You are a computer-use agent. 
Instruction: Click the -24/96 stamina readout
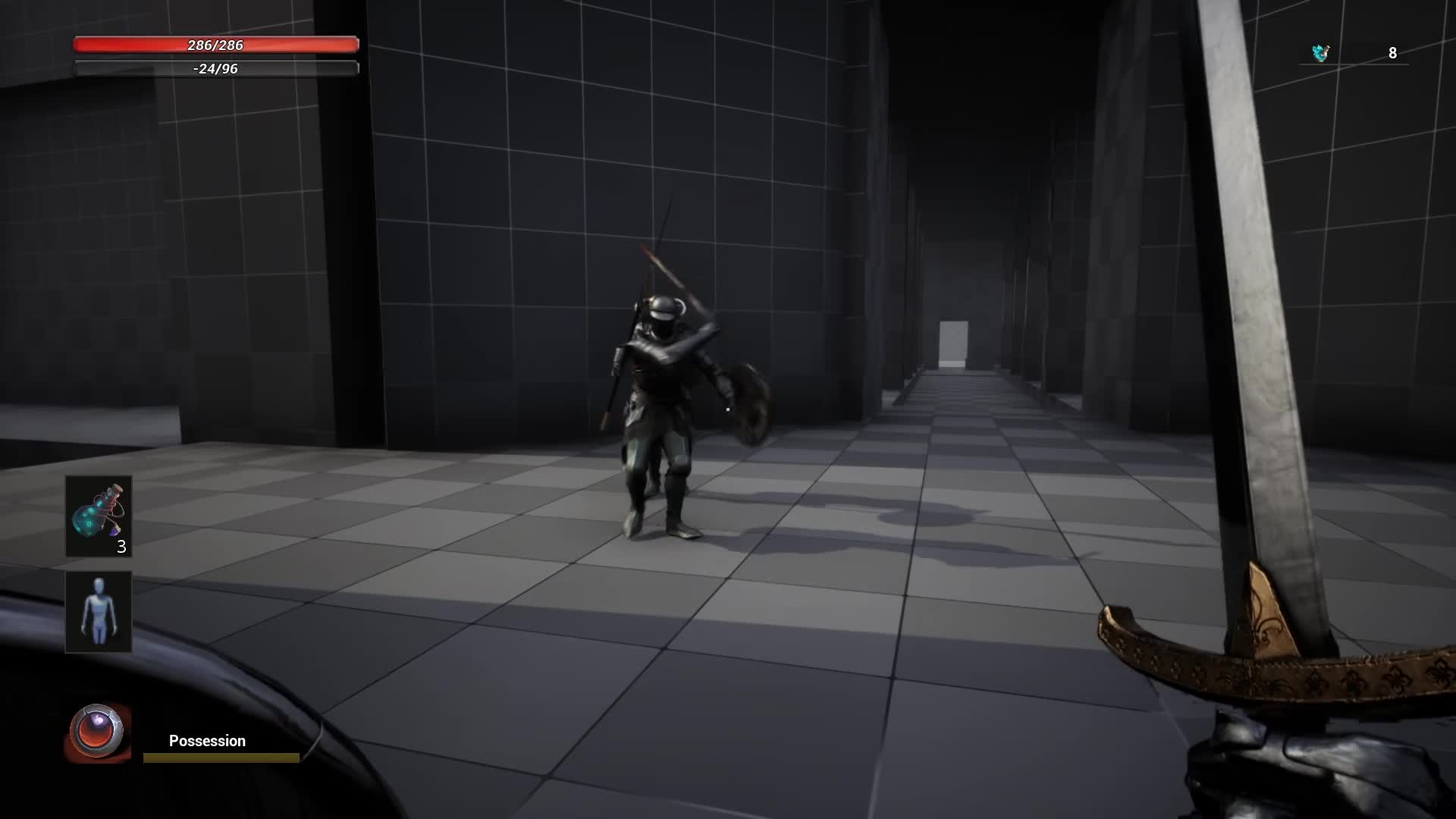[x=215, y=69]
